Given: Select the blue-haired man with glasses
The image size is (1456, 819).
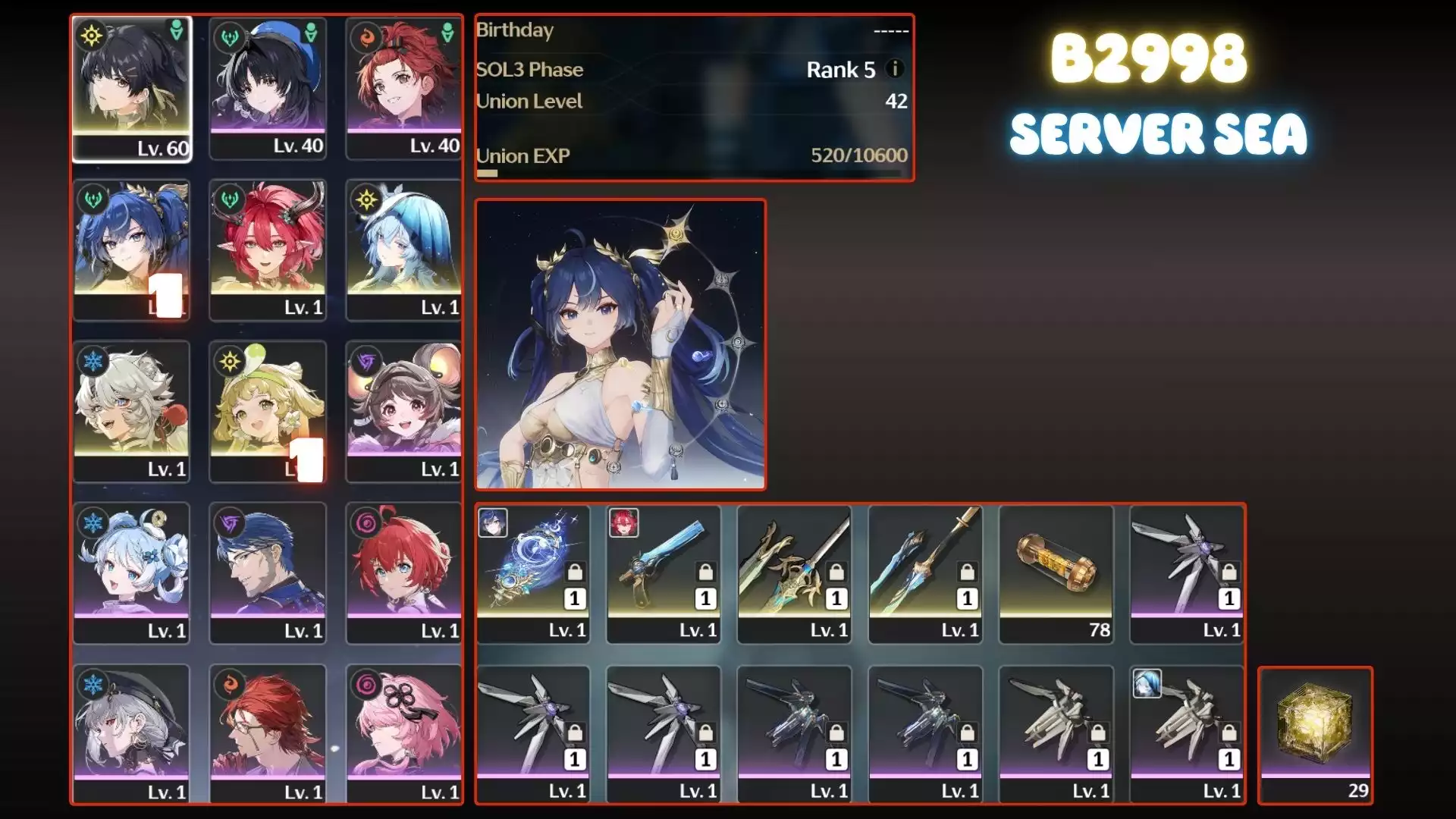Looking at the screenshot, I should (x=268, y=573).
